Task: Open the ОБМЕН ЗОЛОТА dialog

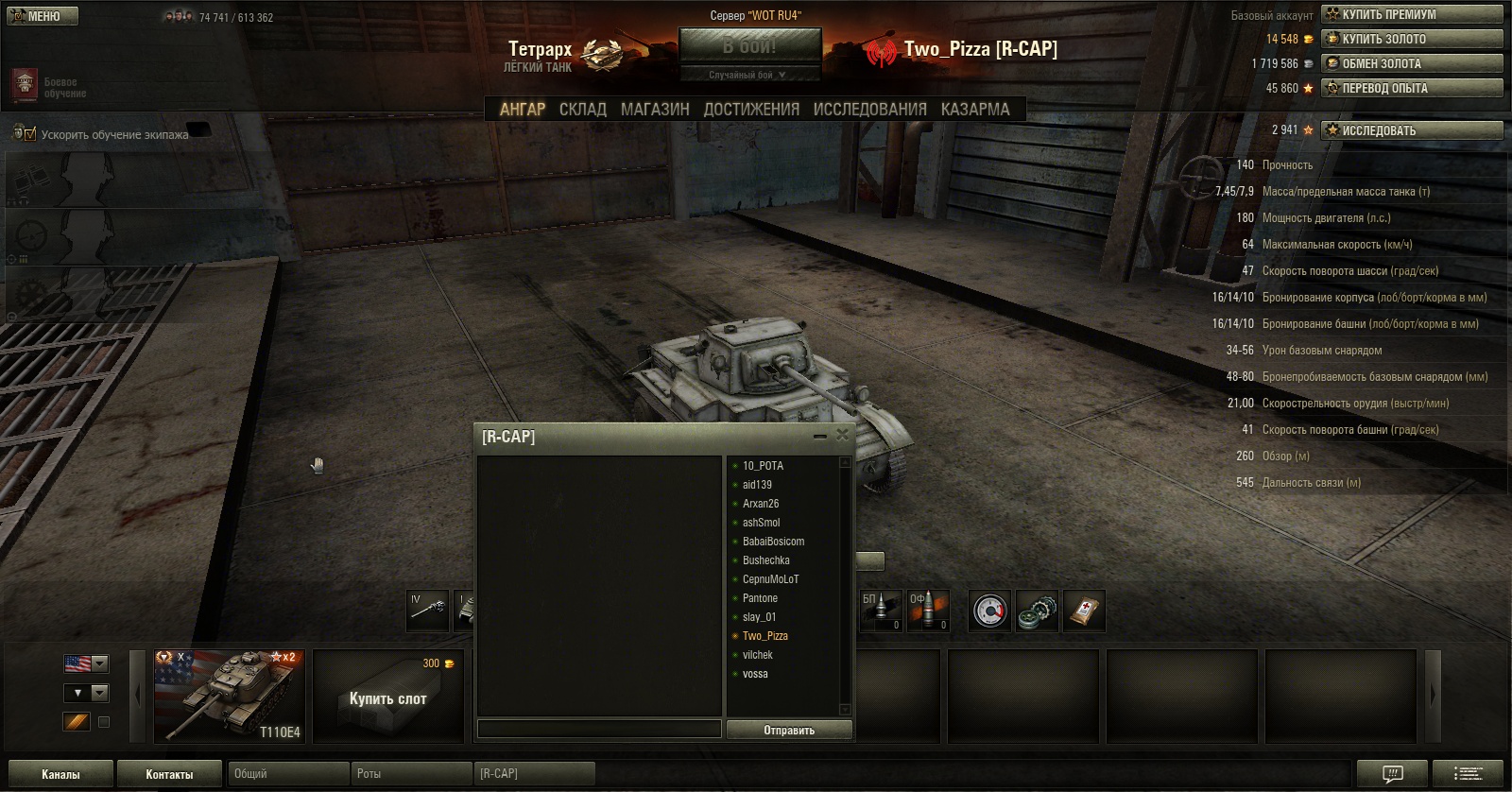Action: click(1412, 63)
